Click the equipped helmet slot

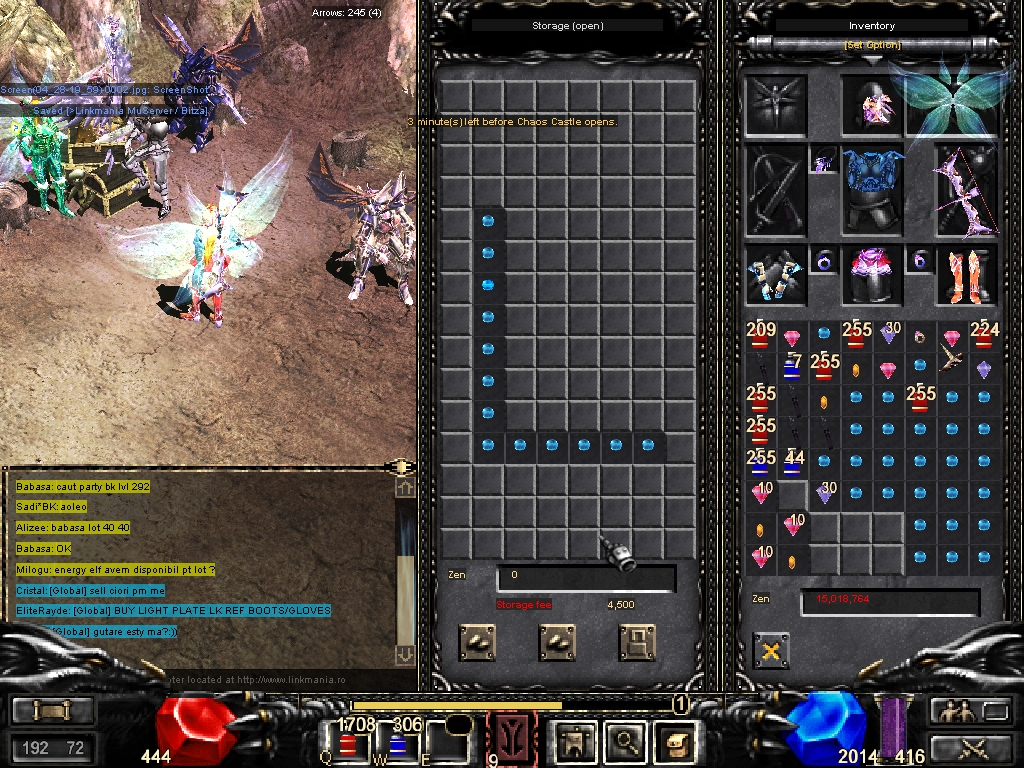869,105
